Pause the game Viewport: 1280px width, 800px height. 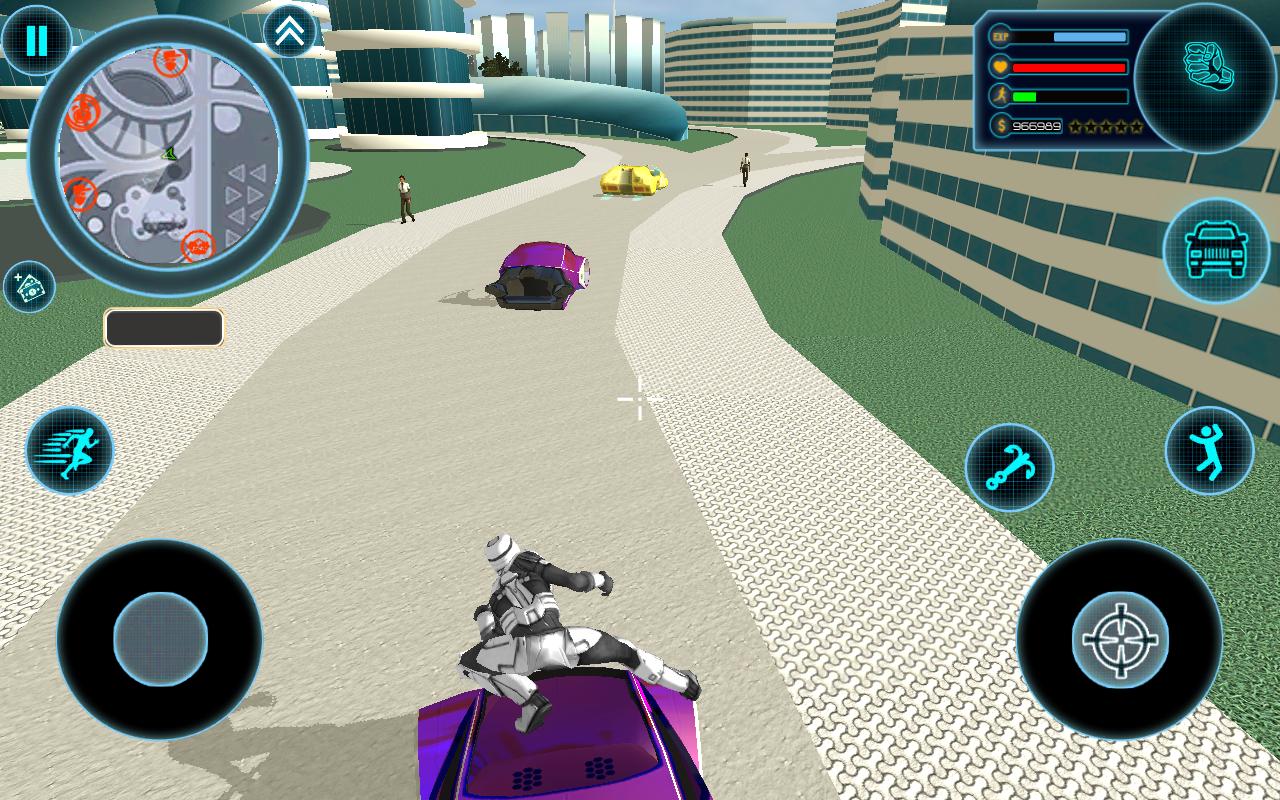(36, 41)
